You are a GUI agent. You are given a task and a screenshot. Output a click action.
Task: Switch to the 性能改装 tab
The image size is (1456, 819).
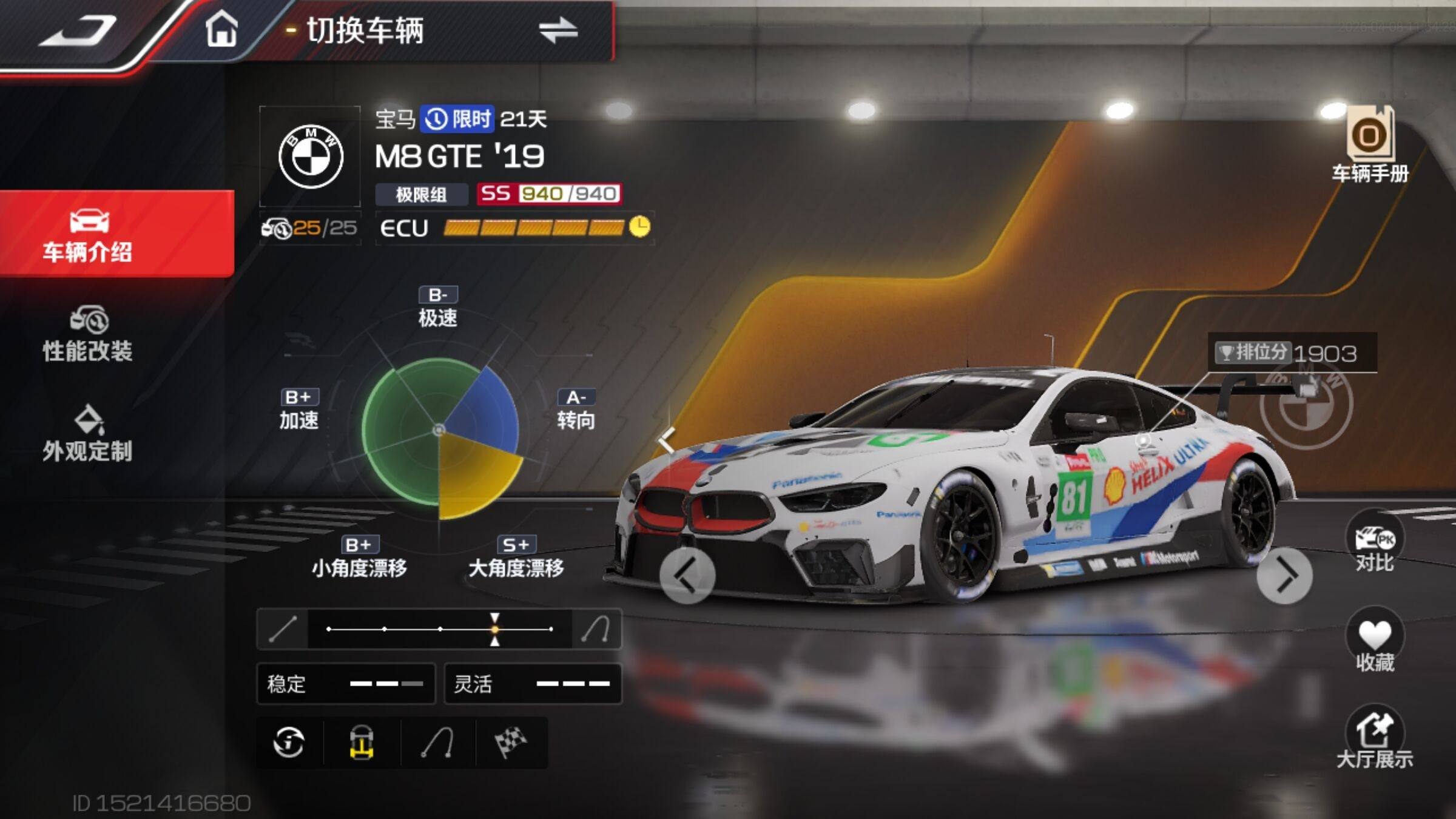(x=88, y=334)
